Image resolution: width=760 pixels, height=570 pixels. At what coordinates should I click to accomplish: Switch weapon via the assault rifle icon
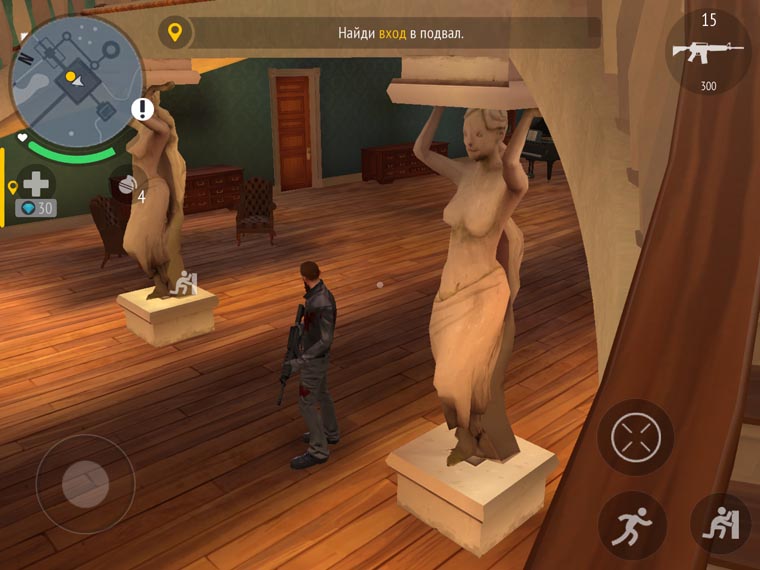point(708,52)
